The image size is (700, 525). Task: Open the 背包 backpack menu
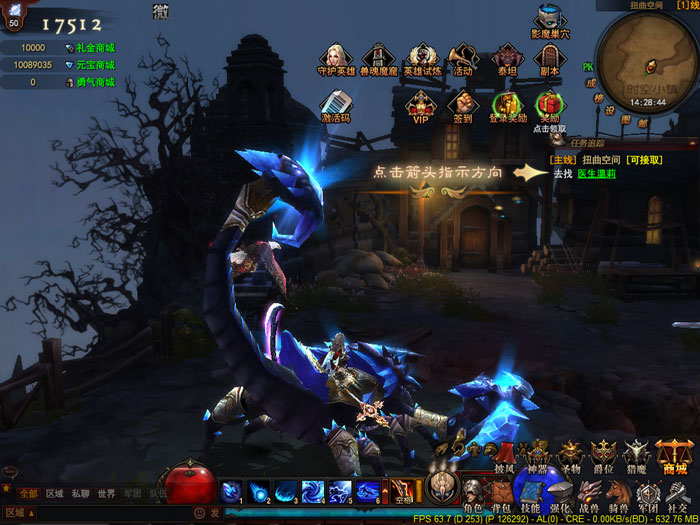point(502,493)
